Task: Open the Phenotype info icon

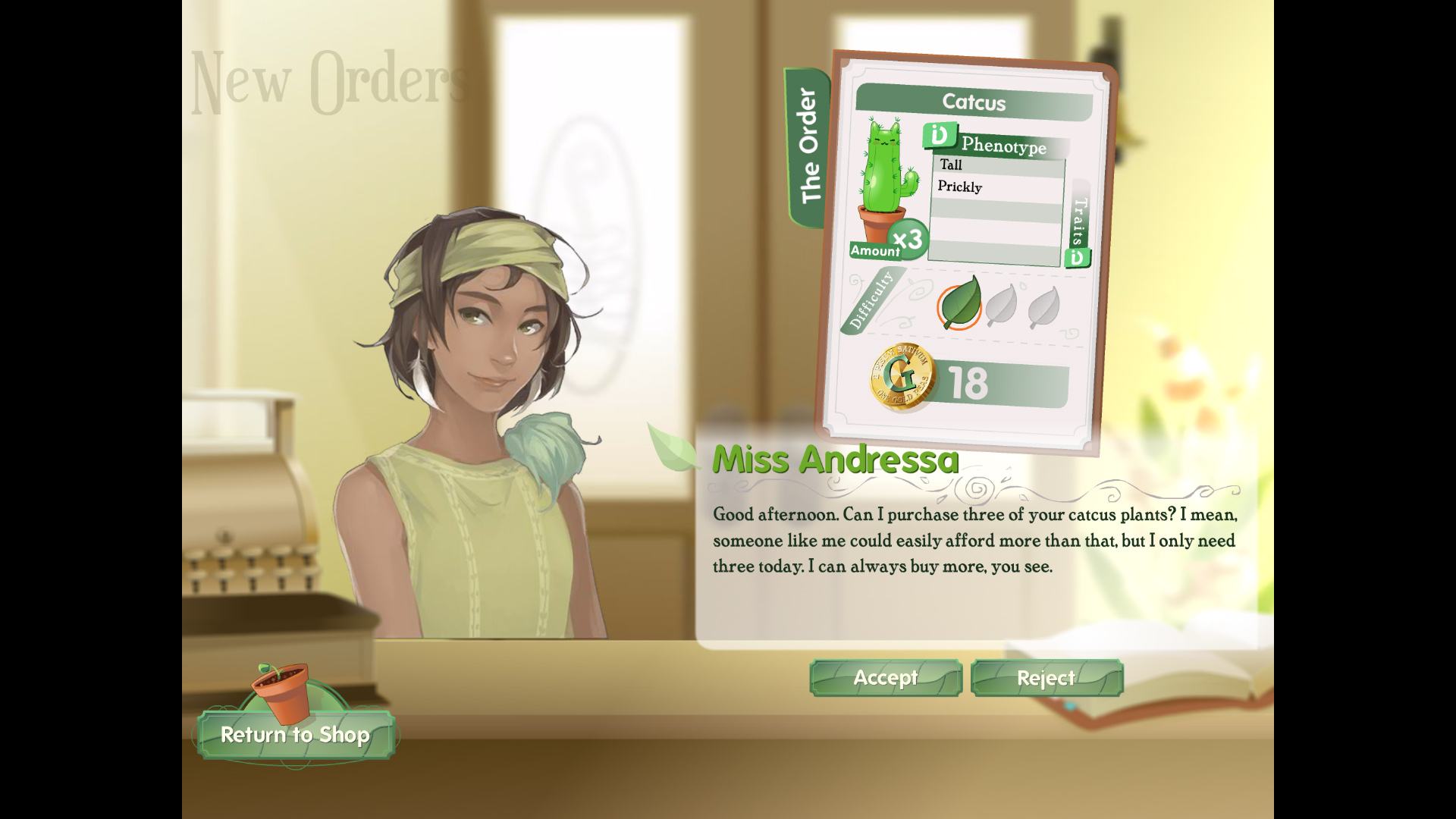Action: tap(939, 136)
